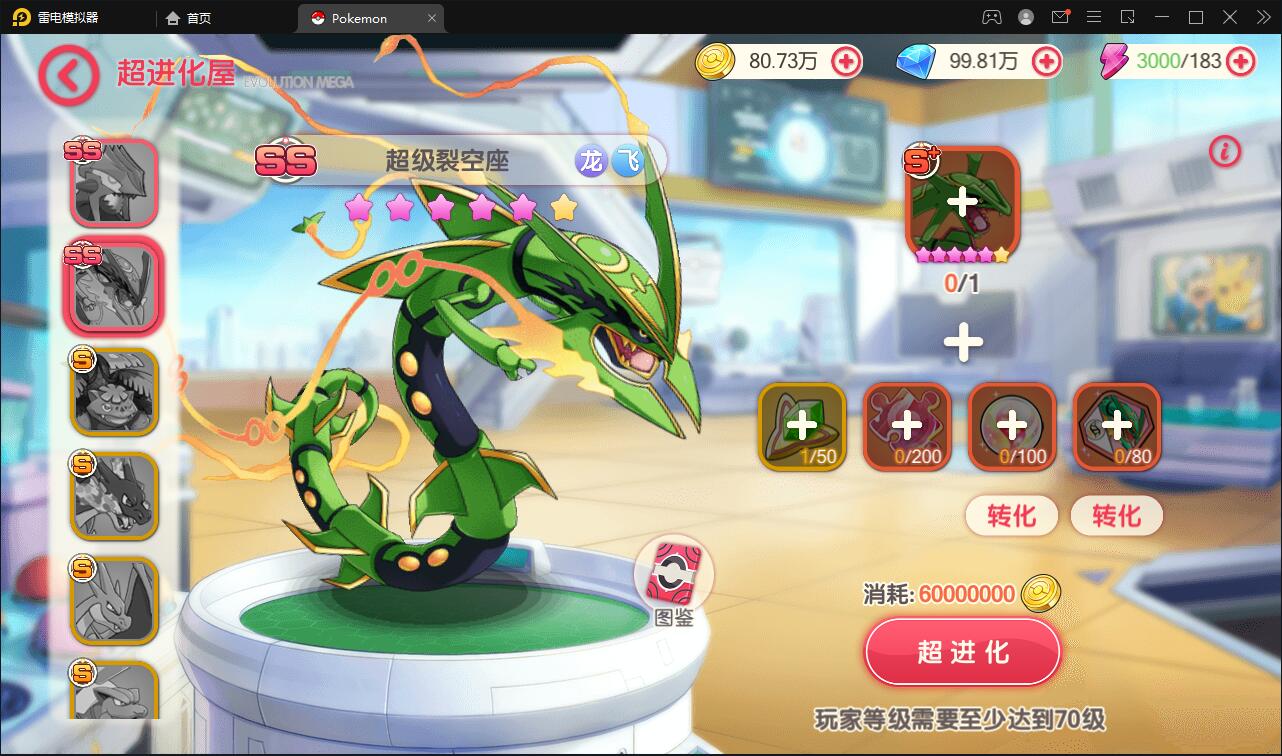
Task: Add gold coins via the plus icon
Action: [x=846, y=62]
